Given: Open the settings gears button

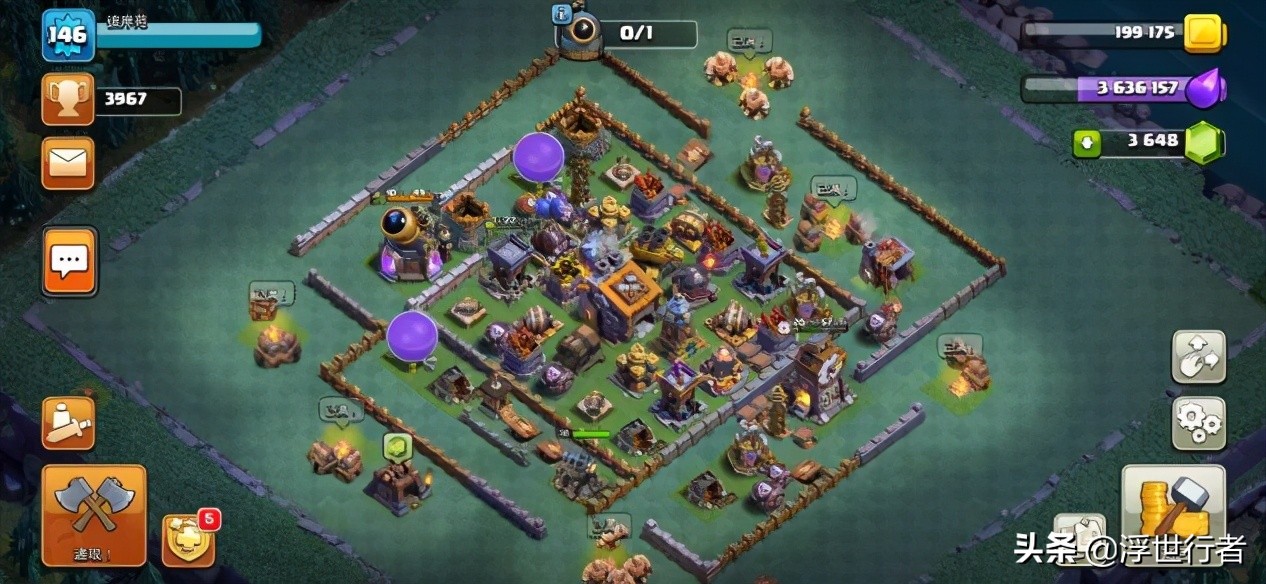Looking at the screenshot, I should point(1198,424).
